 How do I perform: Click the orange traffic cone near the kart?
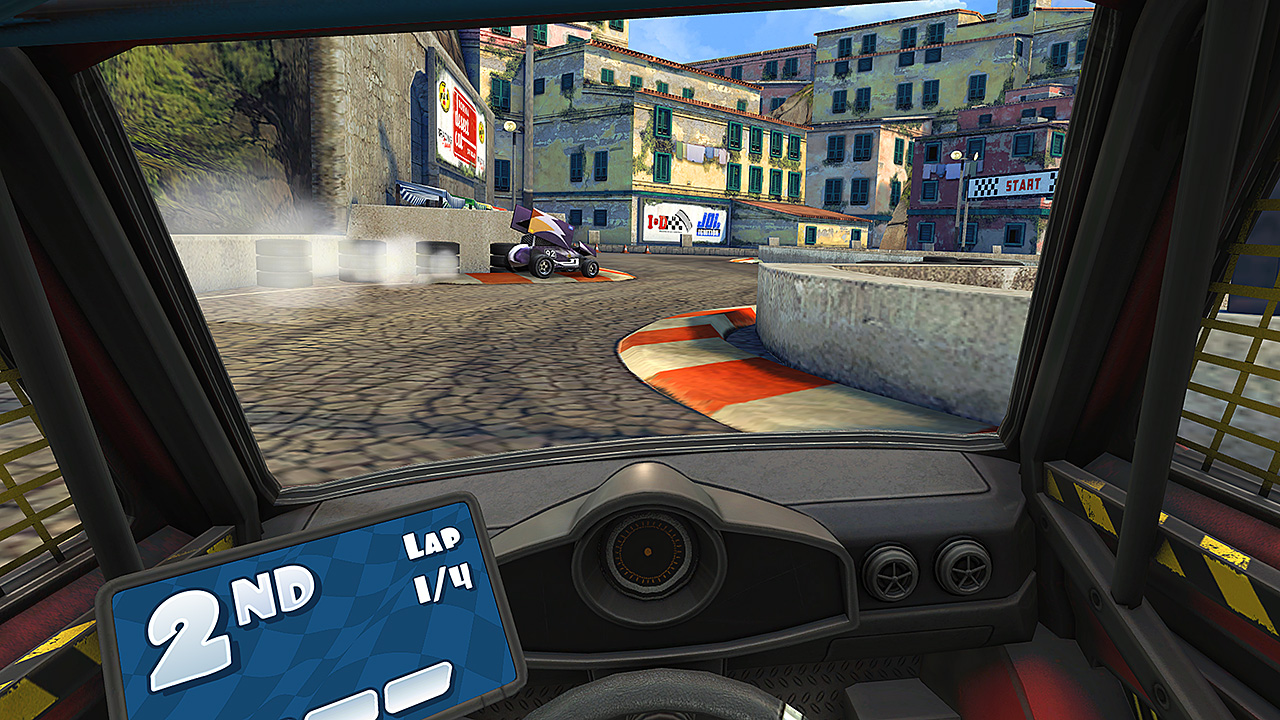point(598,249)
